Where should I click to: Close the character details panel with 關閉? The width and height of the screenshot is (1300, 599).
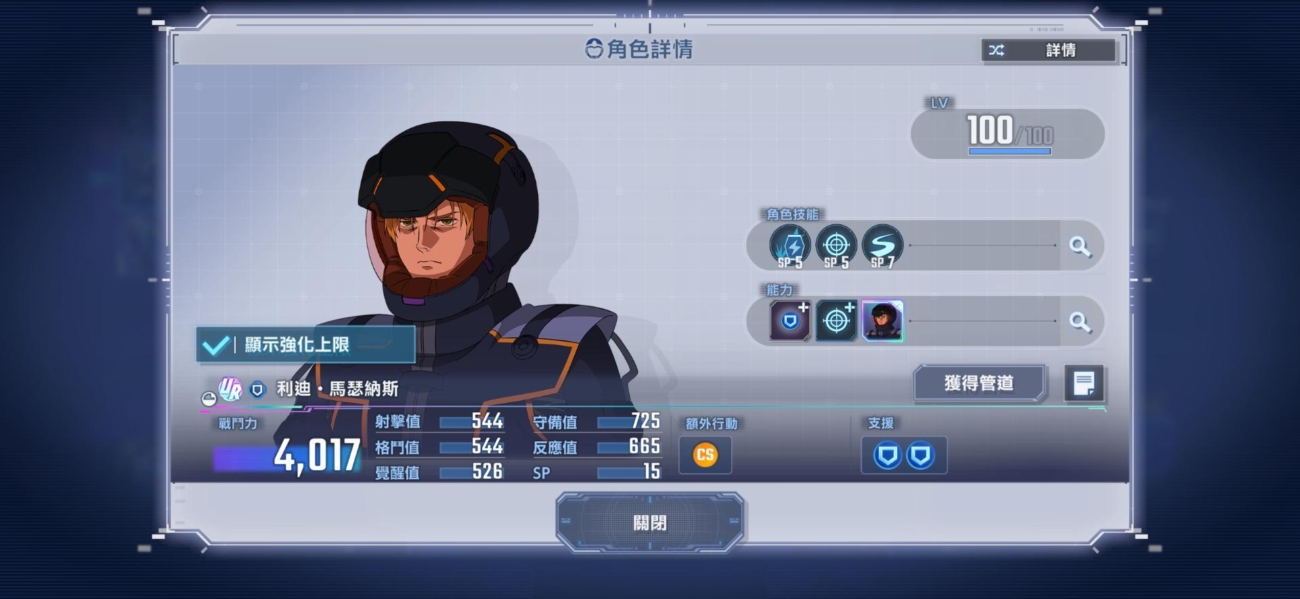tap(650, 522)
